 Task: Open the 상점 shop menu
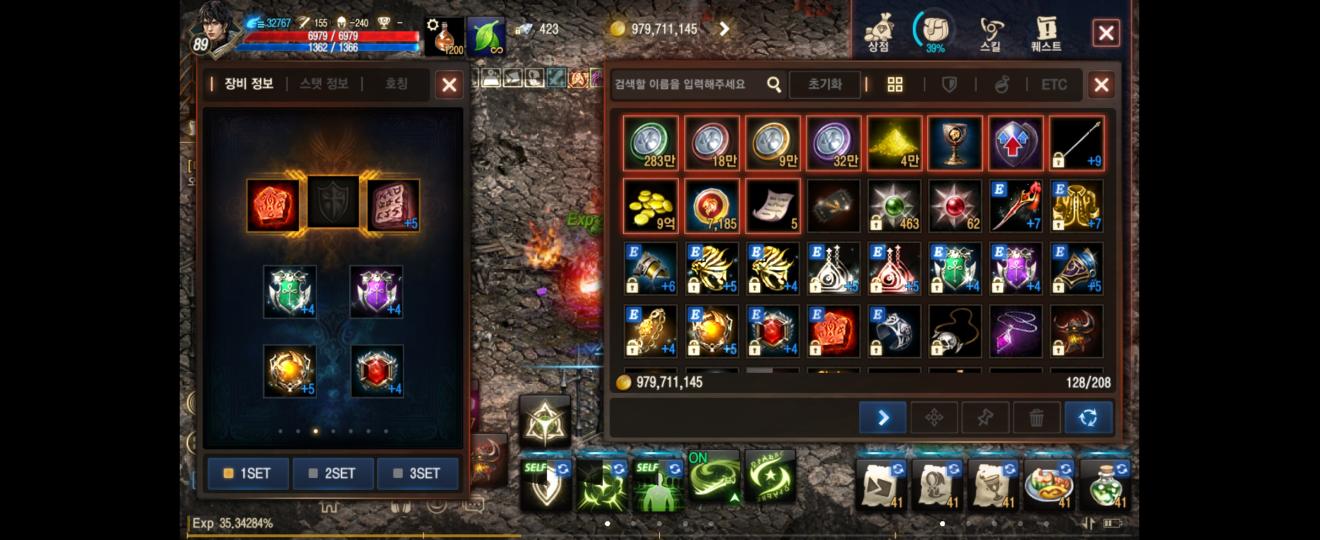878,33
